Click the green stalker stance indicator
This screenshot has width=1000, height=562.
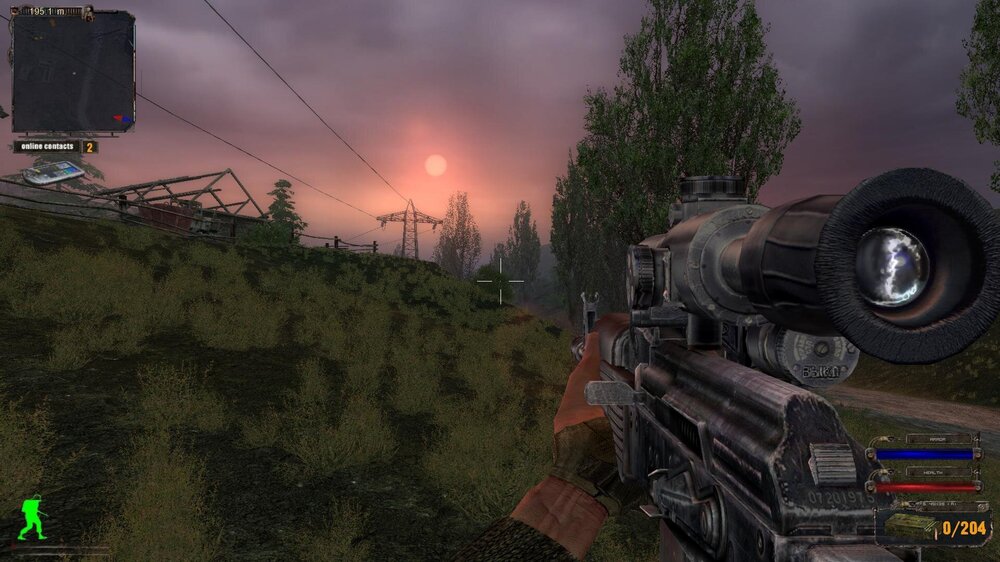32,521
